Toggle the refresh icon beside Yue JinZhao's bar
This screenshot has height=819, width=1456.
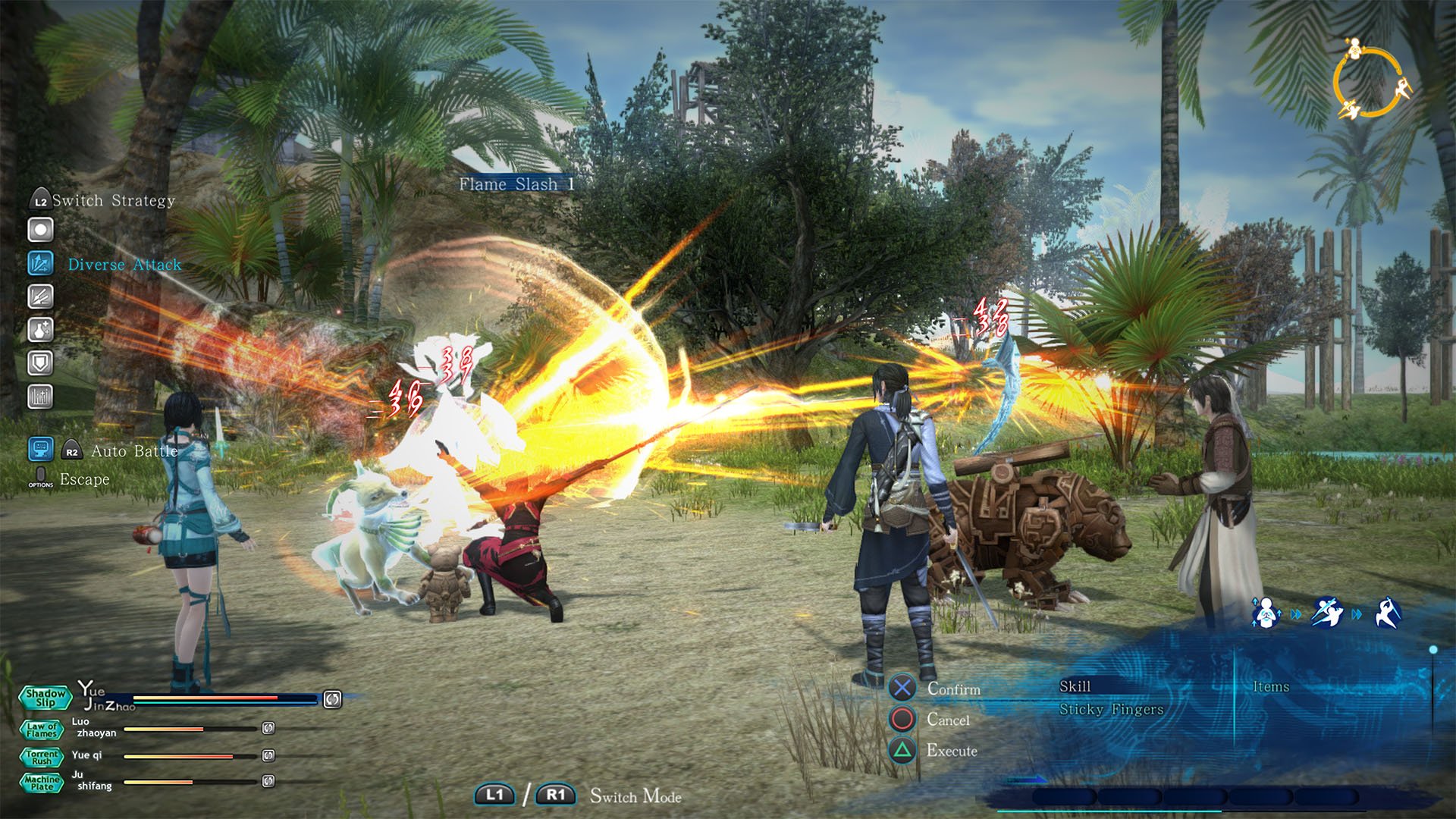pos(331,698)
